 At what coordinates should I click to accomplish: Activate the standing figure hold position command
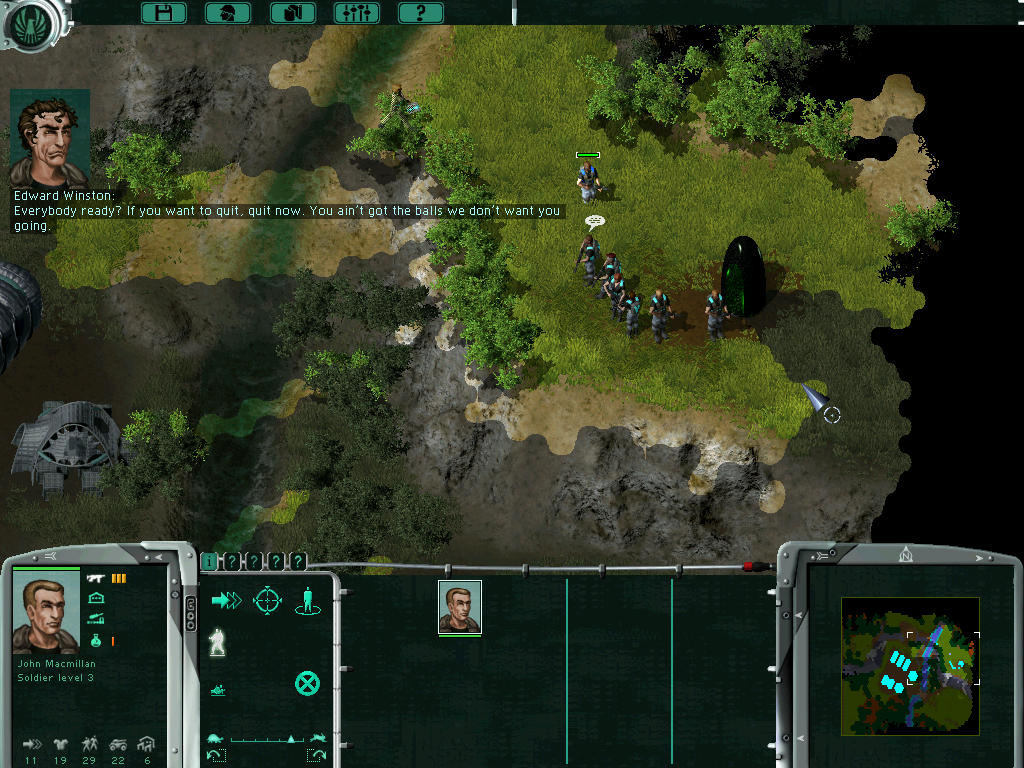click(307, 600)
